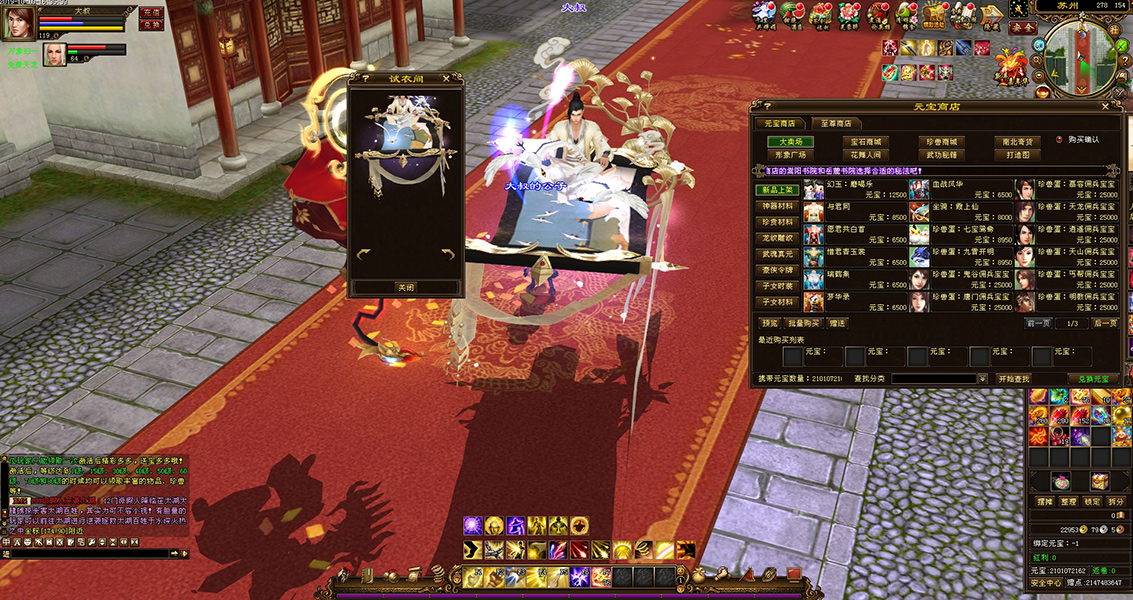Select the 南北奇货 shop section
Screen dimensions: 1133x600
pos(1019,142)
